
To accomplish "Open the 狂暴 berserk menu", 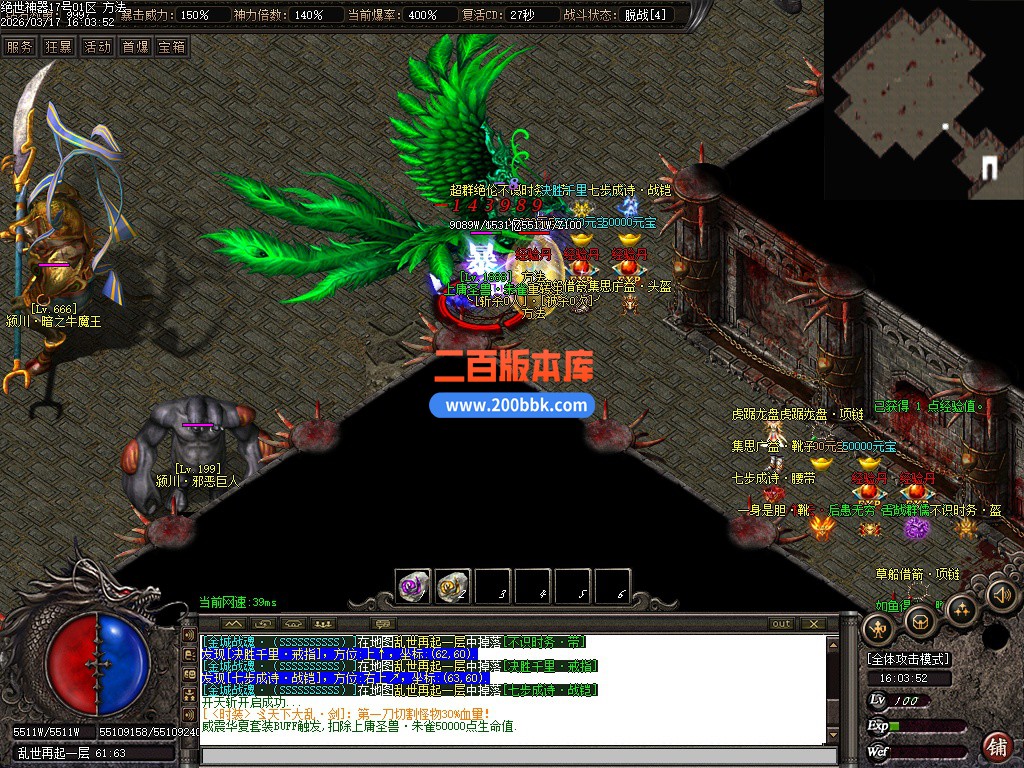I will pyautogui.click(x=58, y=46).
